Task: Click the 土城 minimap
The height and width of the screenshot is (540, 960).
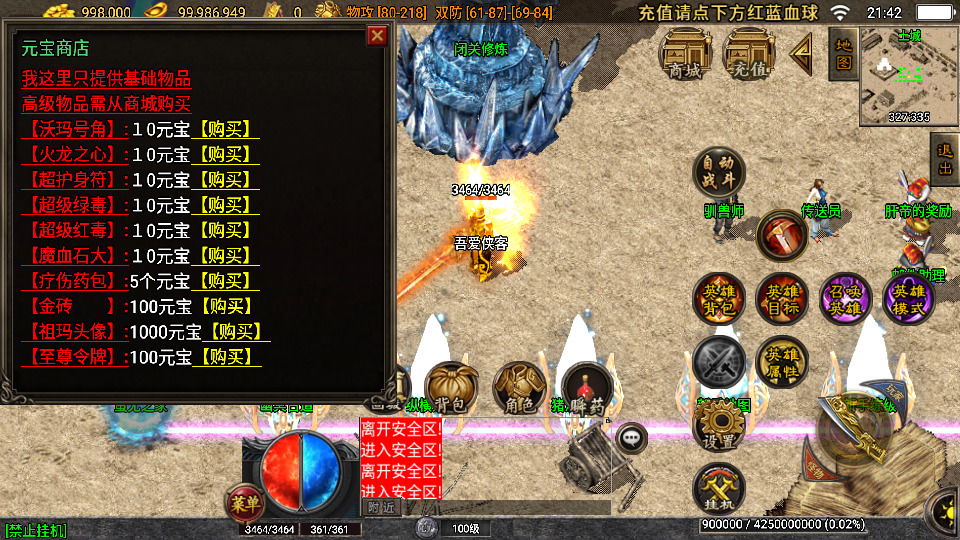Action: point(909,76)
